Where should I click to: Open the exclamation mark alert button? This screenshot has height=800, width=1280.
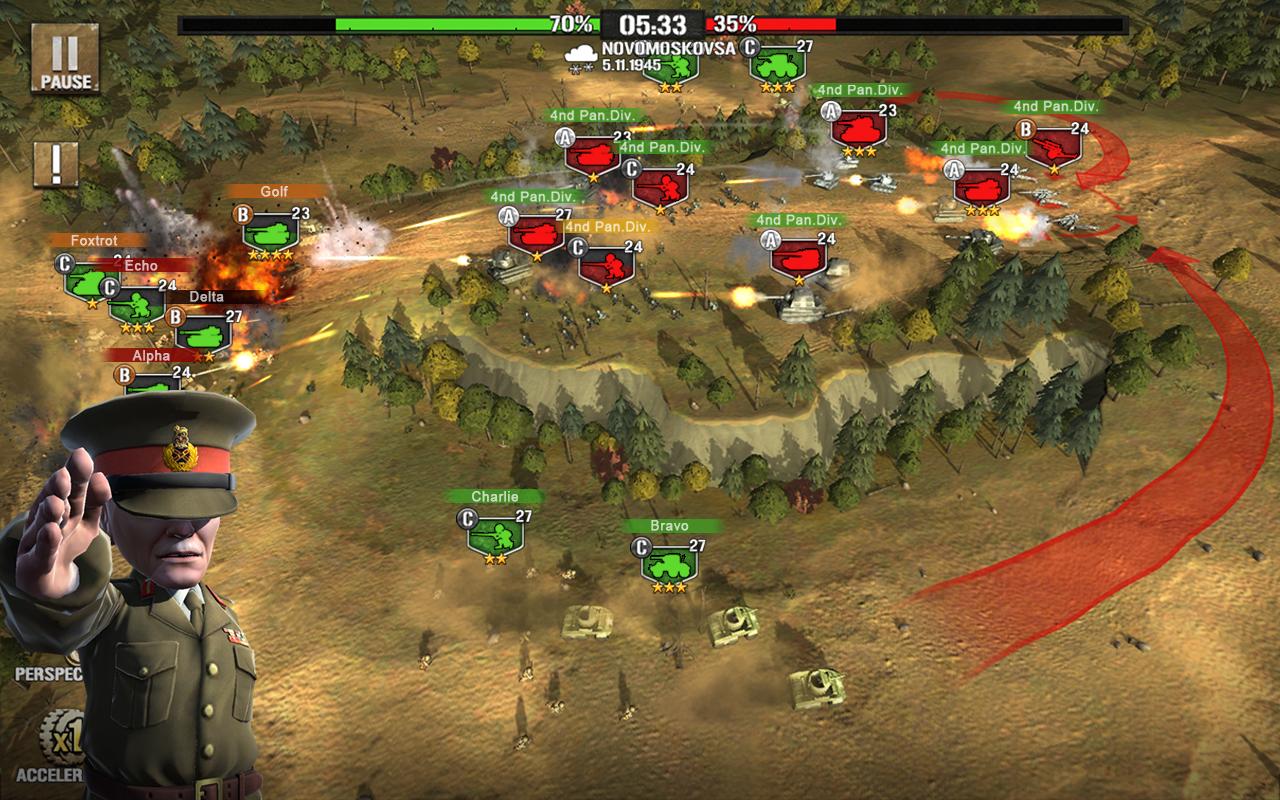point(56,165)
